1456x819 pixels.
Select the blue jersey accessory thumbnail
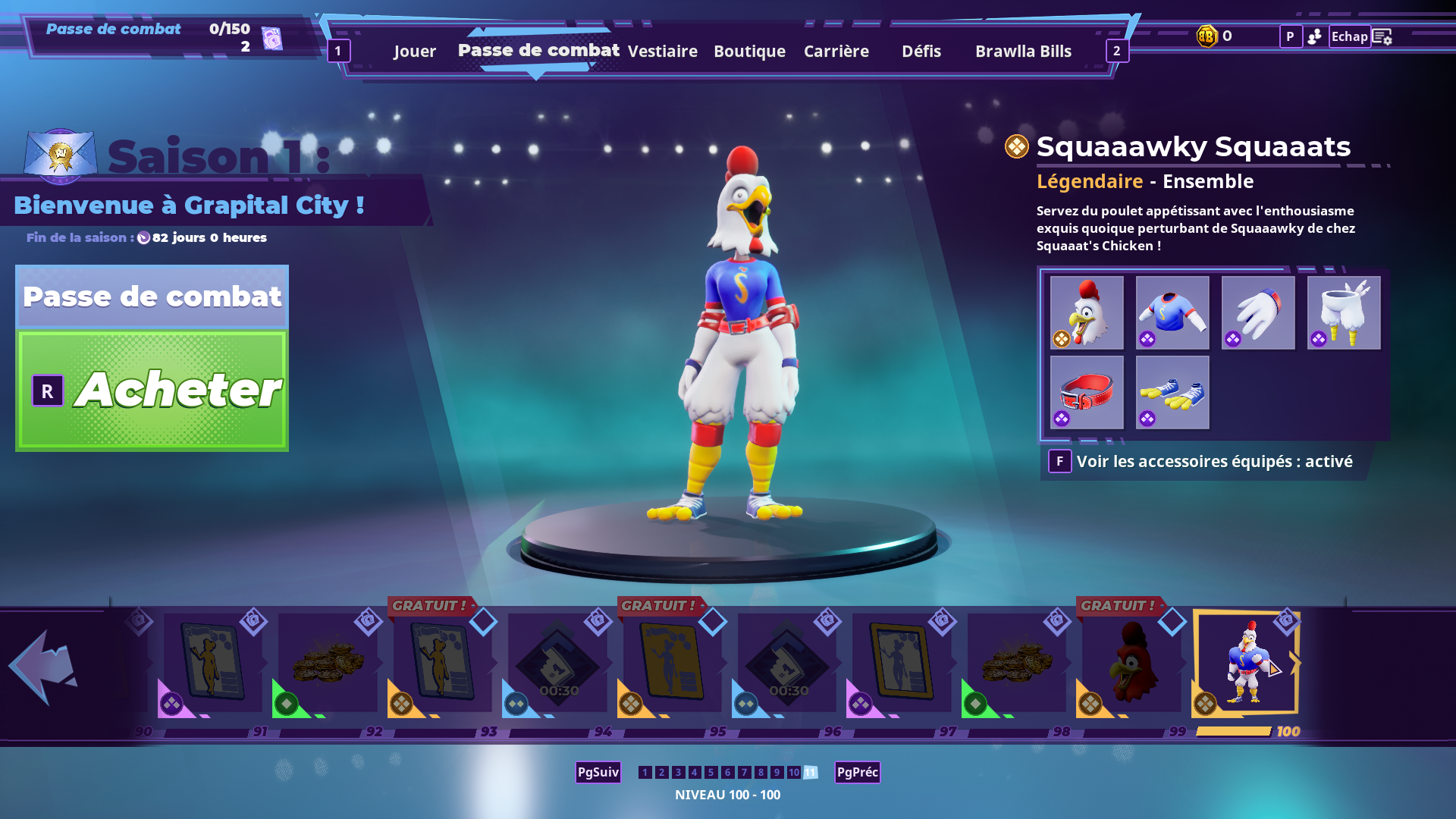[1172, 312]
